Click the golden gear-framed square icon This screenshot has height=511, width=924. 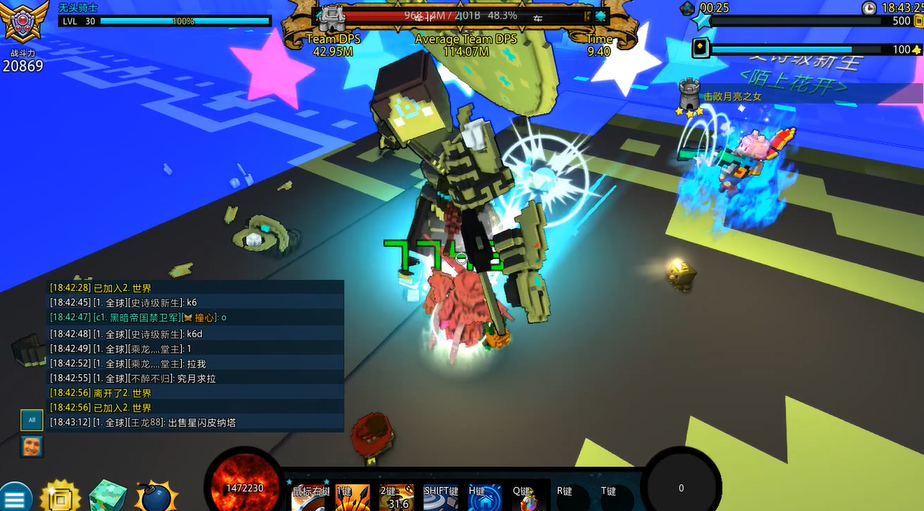tap(61, 497)
